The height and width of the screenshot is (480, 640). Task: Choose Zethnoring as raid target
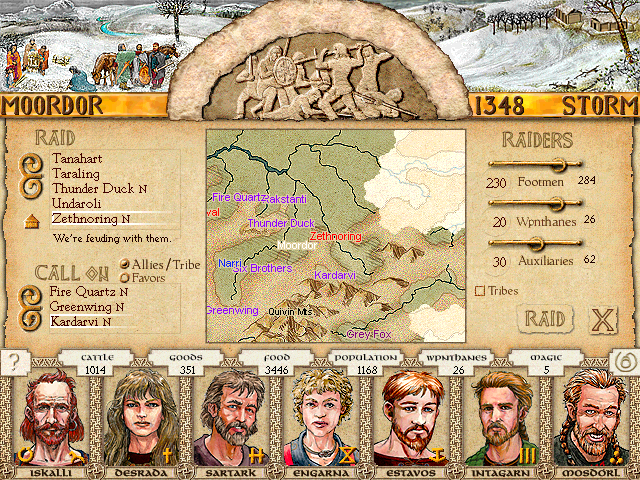click(x=86, y=218)
